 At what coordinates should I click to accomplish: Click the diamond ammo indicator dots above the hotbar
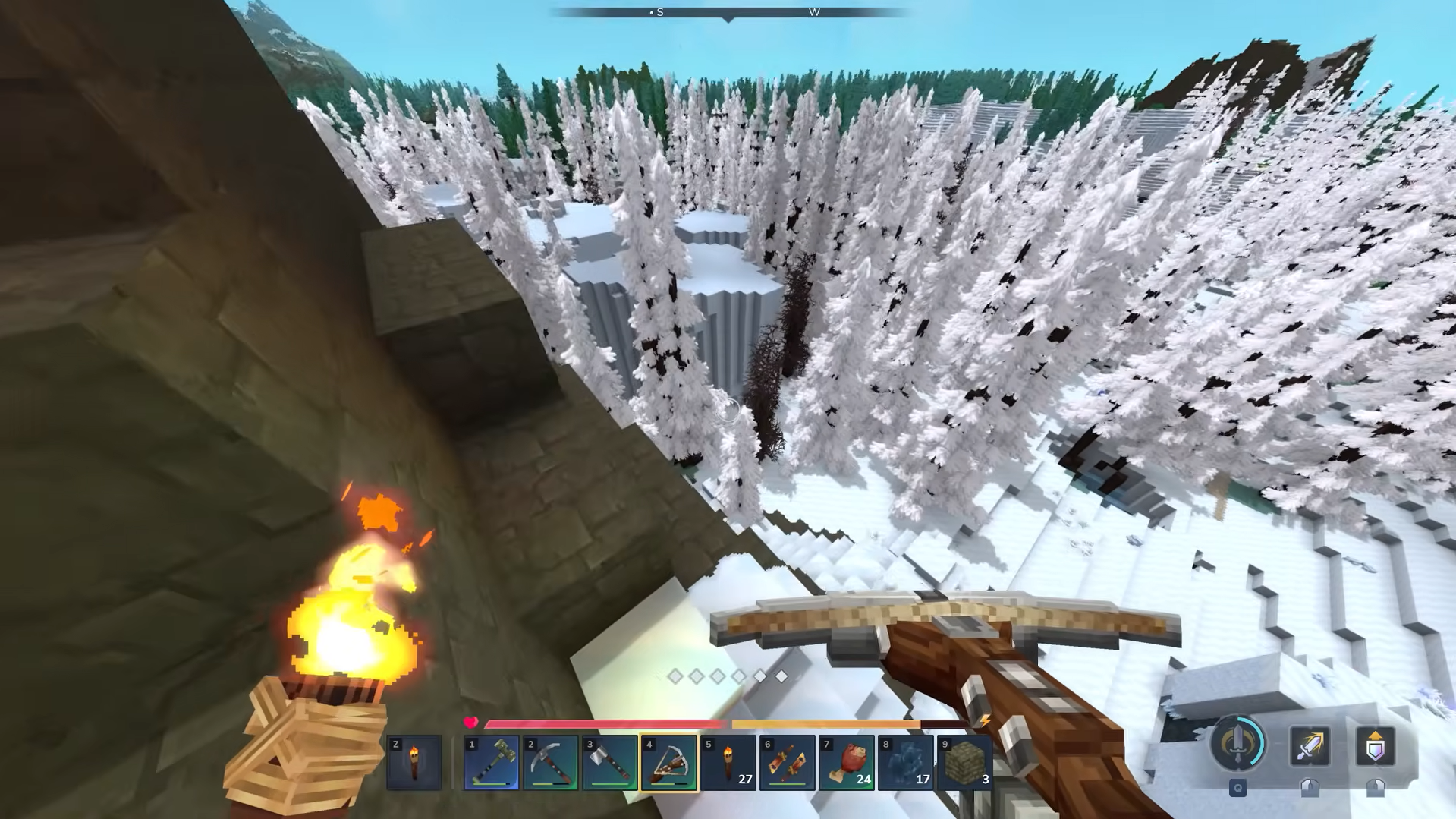point(727,676)
